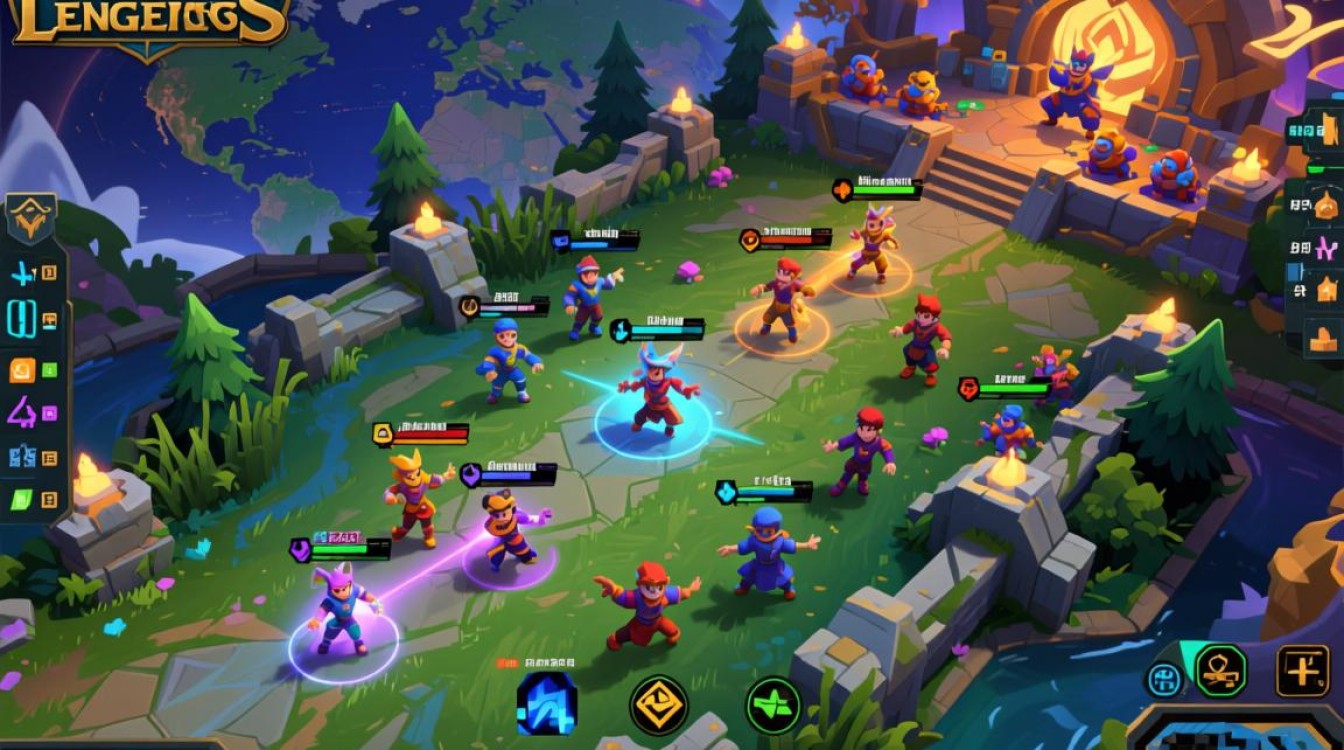
Task: Select the cyan cross rune on the left panel
Action: point(22,272)
